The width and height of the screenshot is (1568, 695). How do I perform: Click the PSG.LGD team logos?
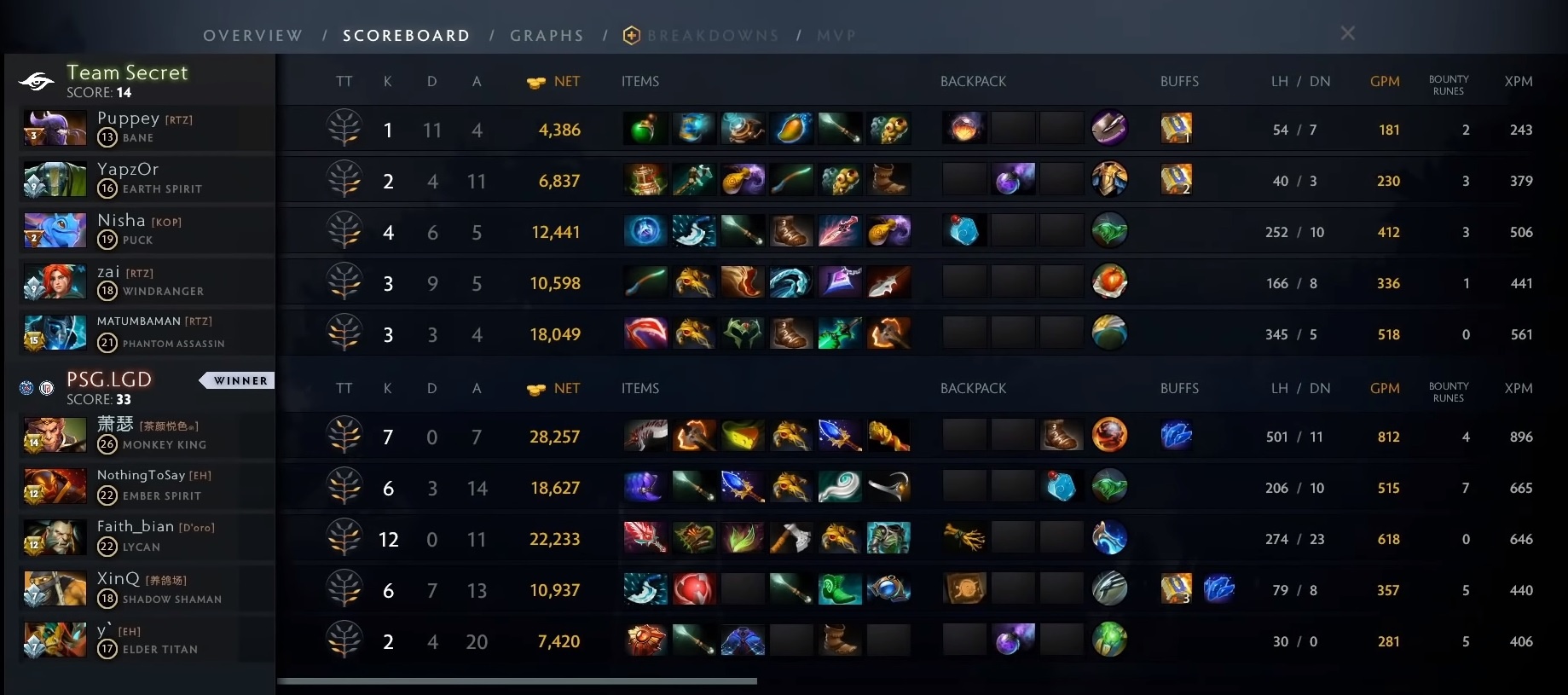coord(36,388)
